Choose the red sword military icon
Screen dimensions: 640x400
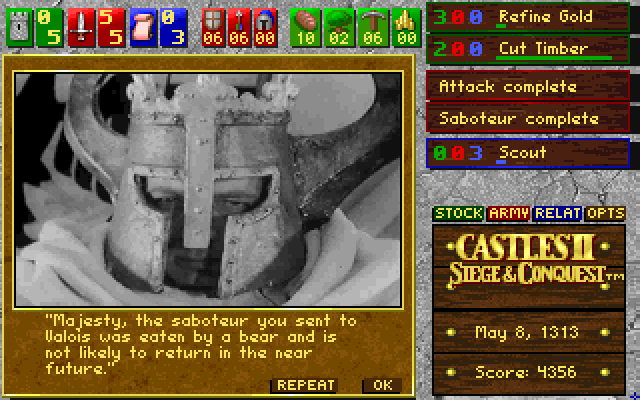[x=82, y=25]
